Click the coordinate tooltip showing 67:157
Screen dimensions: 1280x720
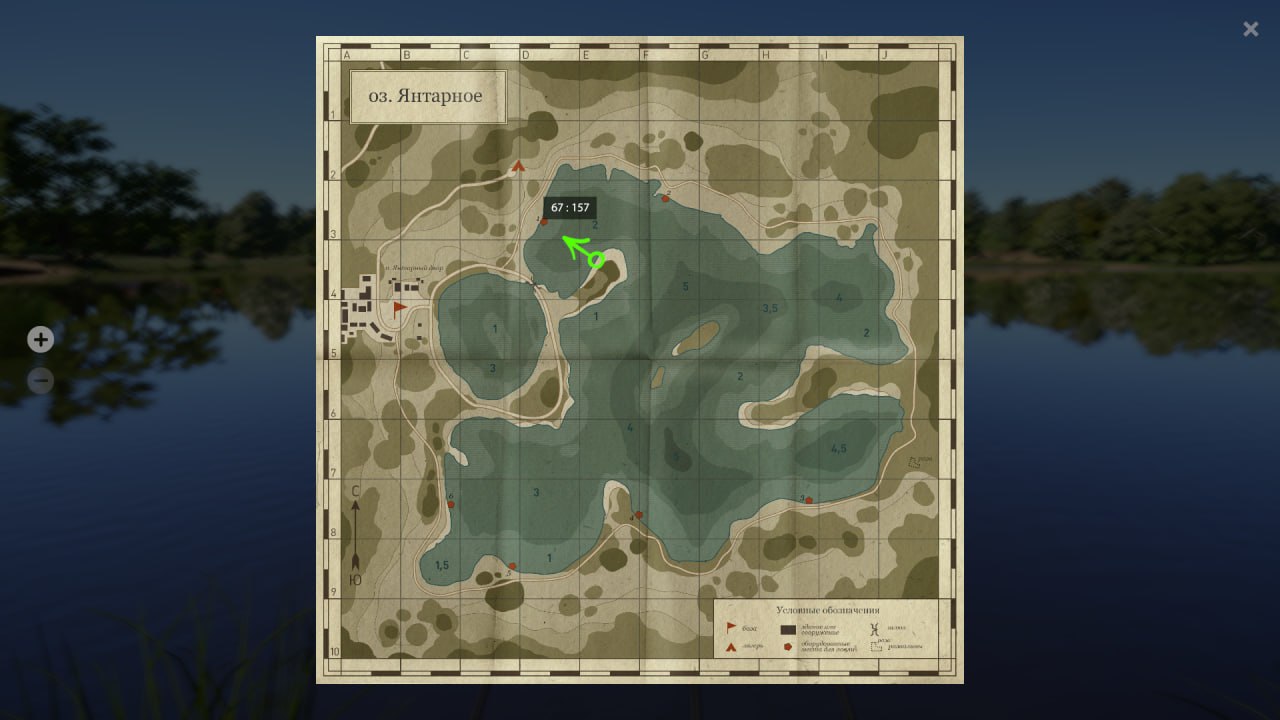coord(570,208)
